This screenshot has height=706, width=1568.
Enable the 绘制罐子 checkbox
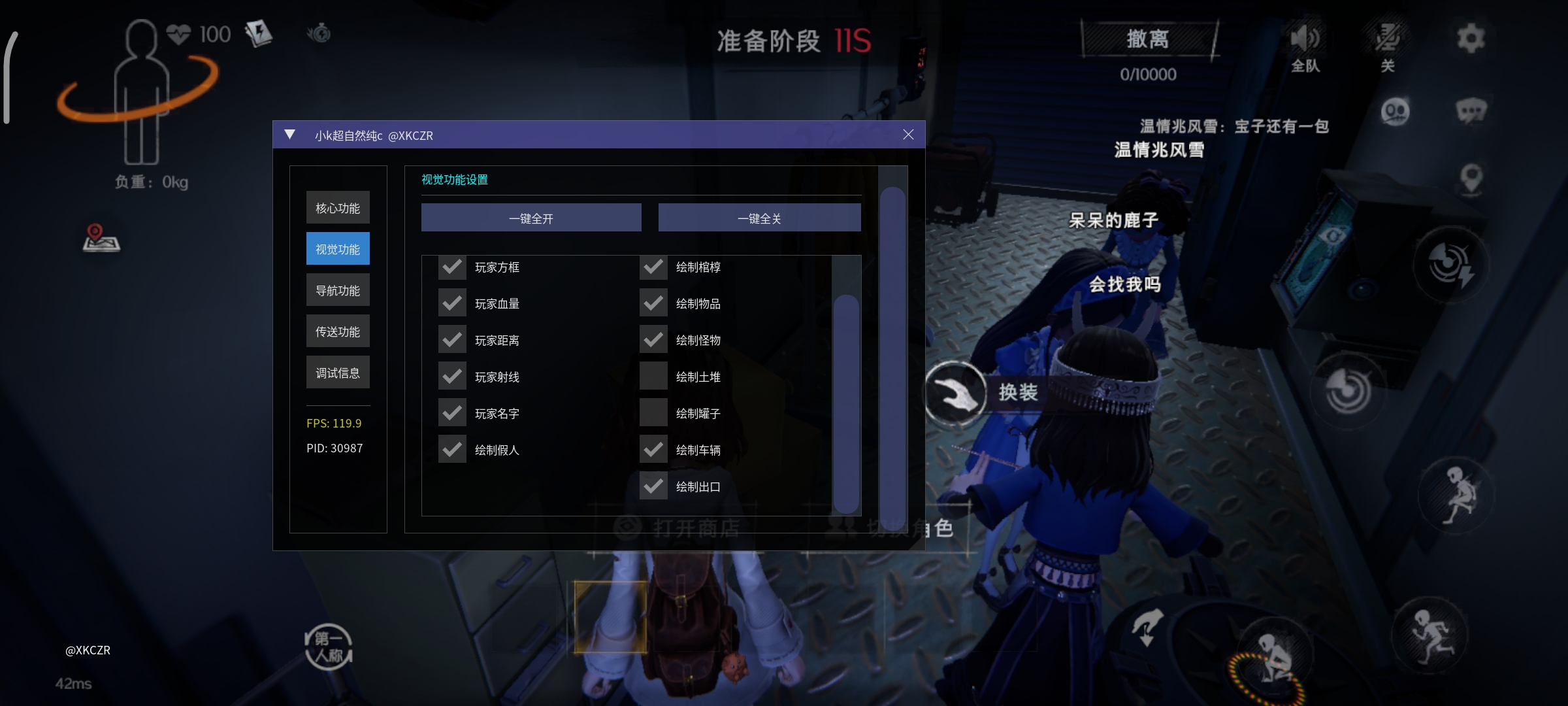[653, 414]
